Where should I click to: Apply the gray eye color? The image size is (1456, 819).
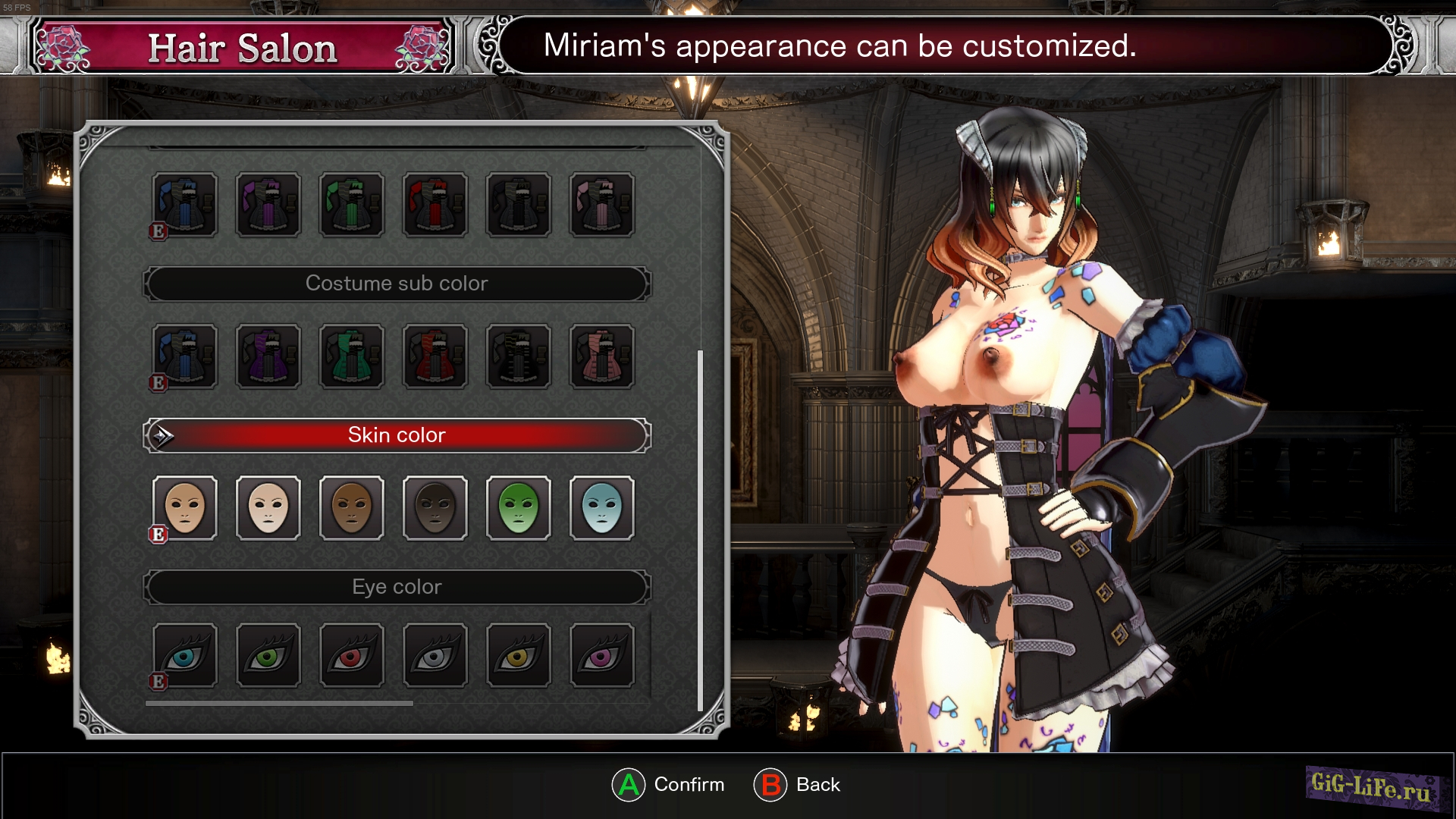435,656
